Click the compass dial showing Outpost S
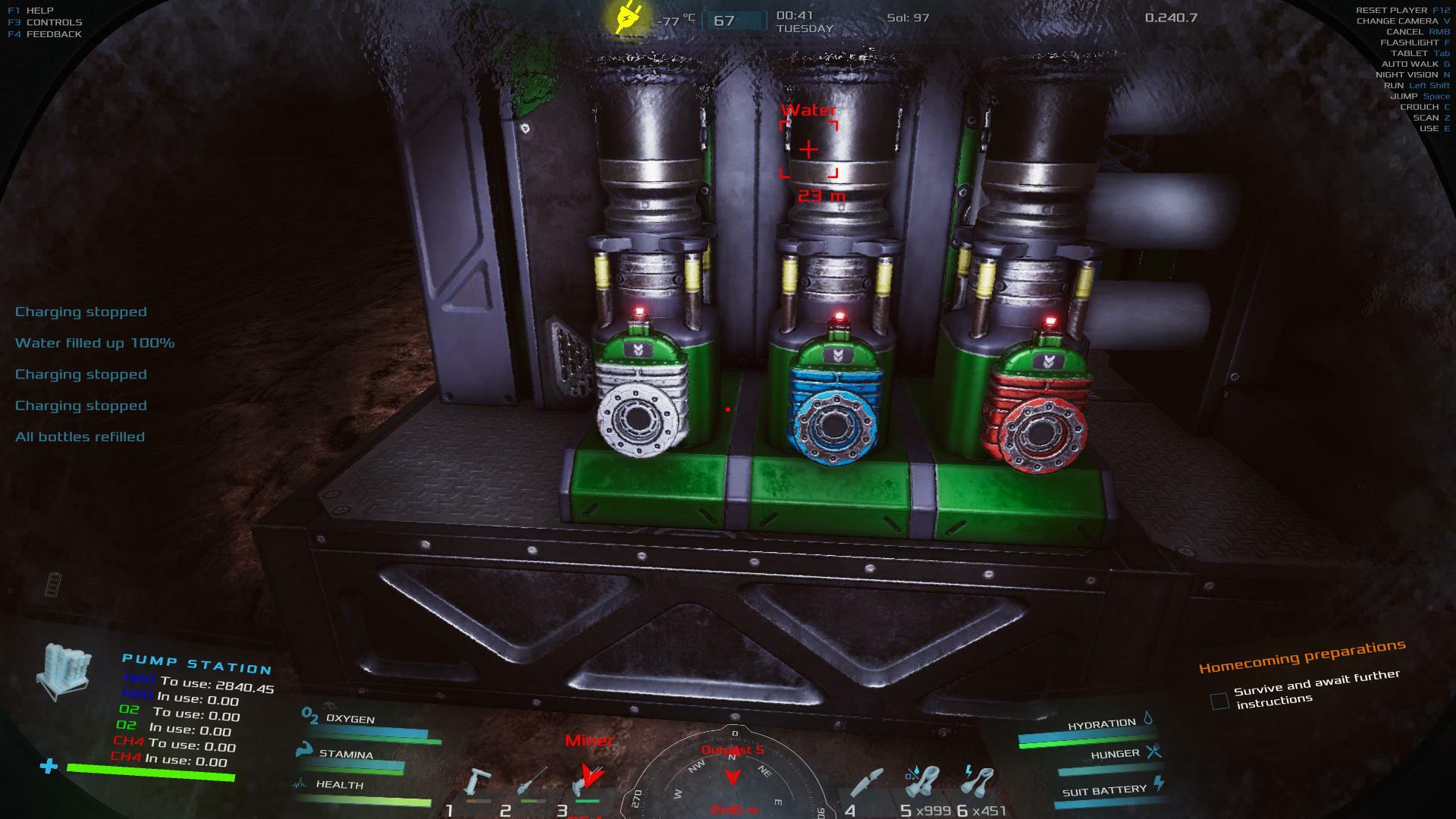 tap(733, 773)
